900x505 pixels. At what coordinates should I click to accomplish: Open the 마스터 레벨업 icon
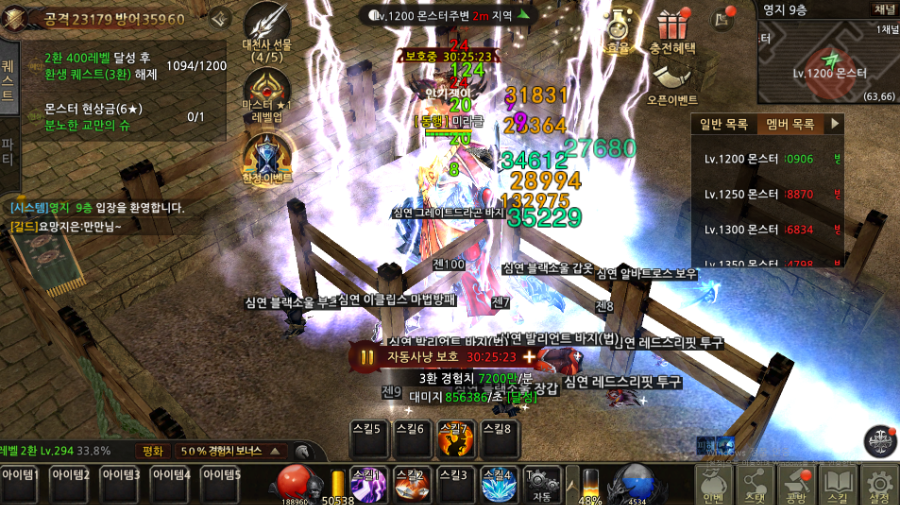[x=267, y=95]
